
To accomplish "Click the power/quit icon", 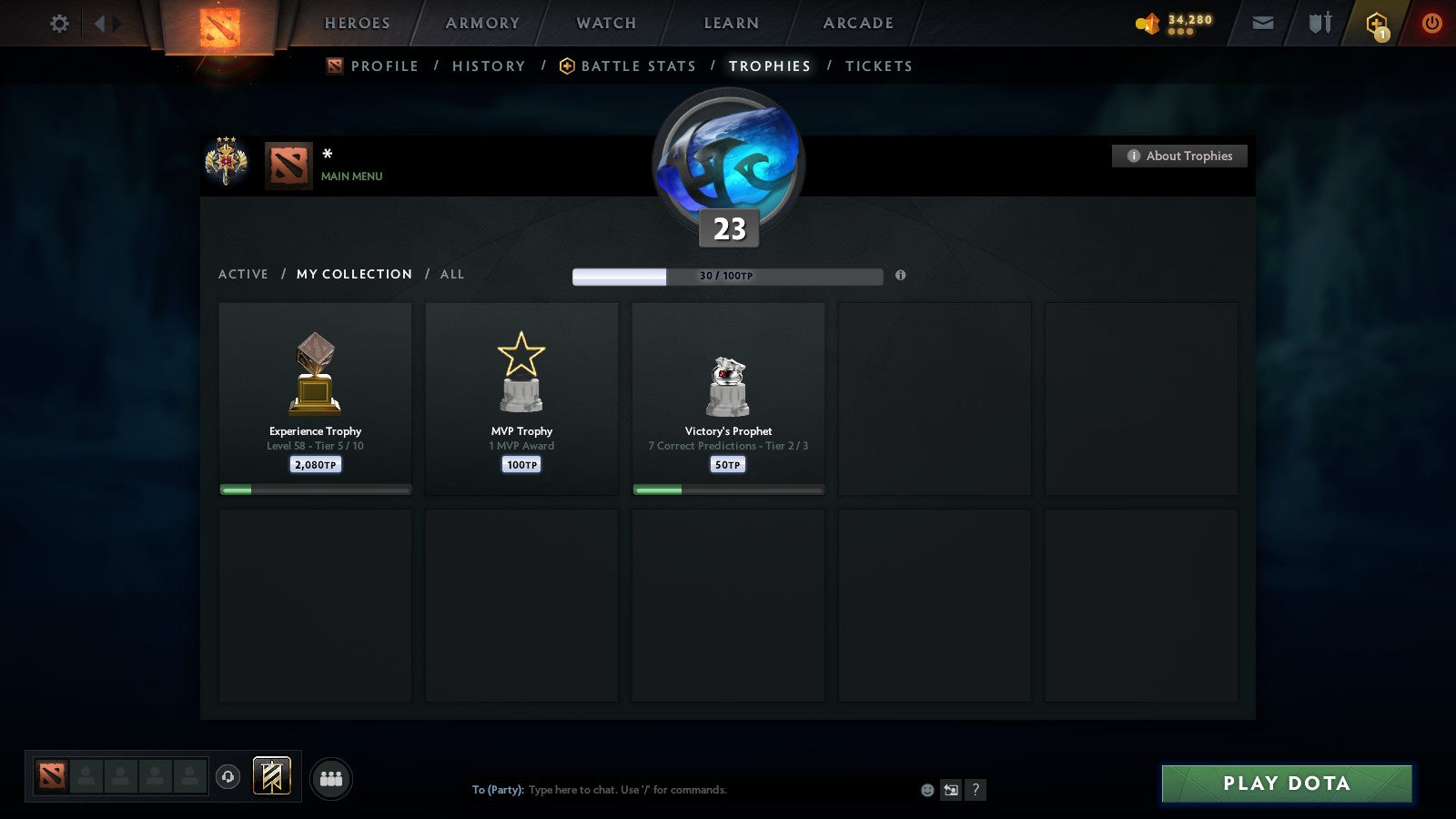I will (x=1431, y=23).
